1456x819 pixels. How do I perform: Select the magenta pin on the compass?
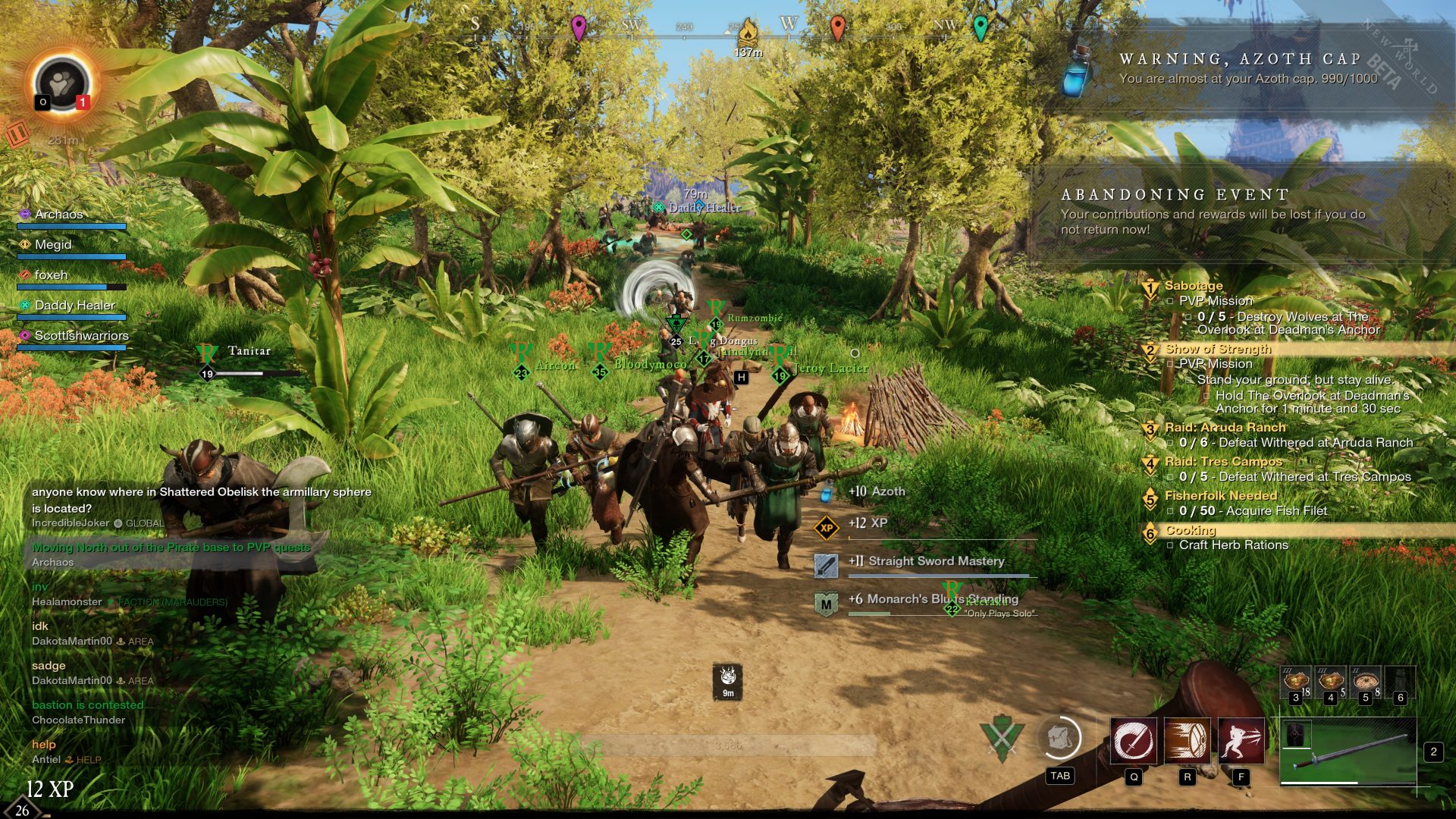579,28
